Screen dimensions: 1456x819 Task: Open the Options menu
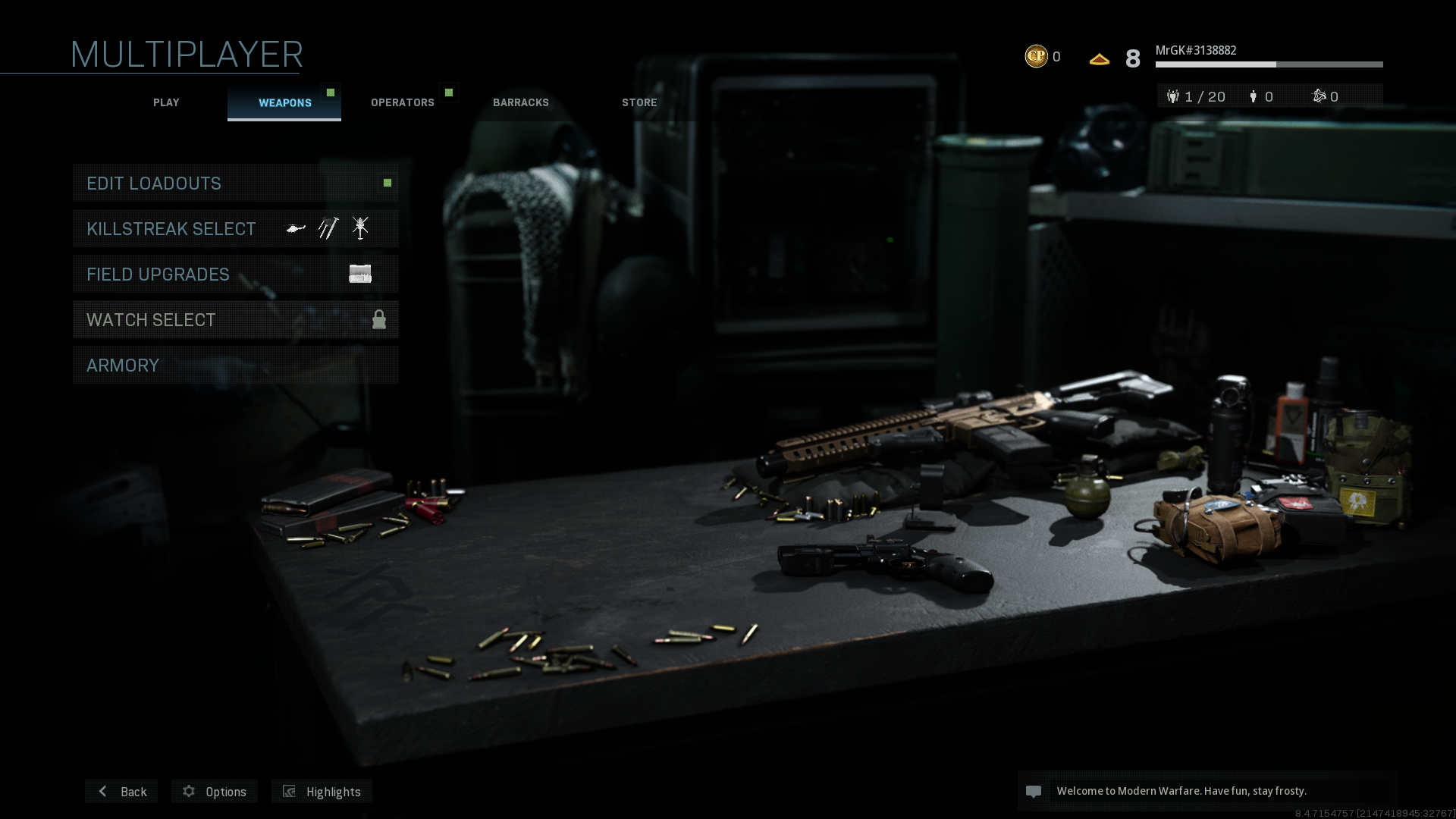point(215,792)
